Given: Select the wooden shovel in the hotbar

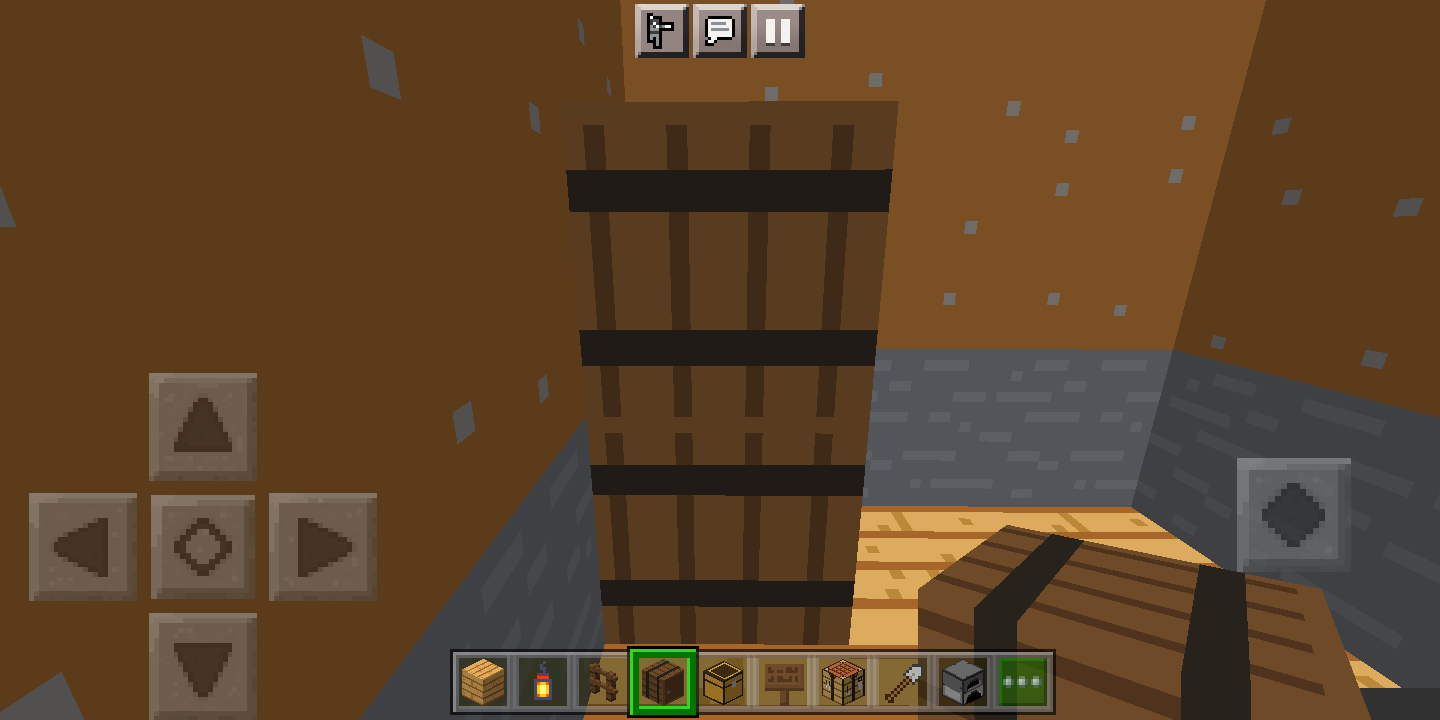Looking at the screenshot, I should [x=903, y=681].
